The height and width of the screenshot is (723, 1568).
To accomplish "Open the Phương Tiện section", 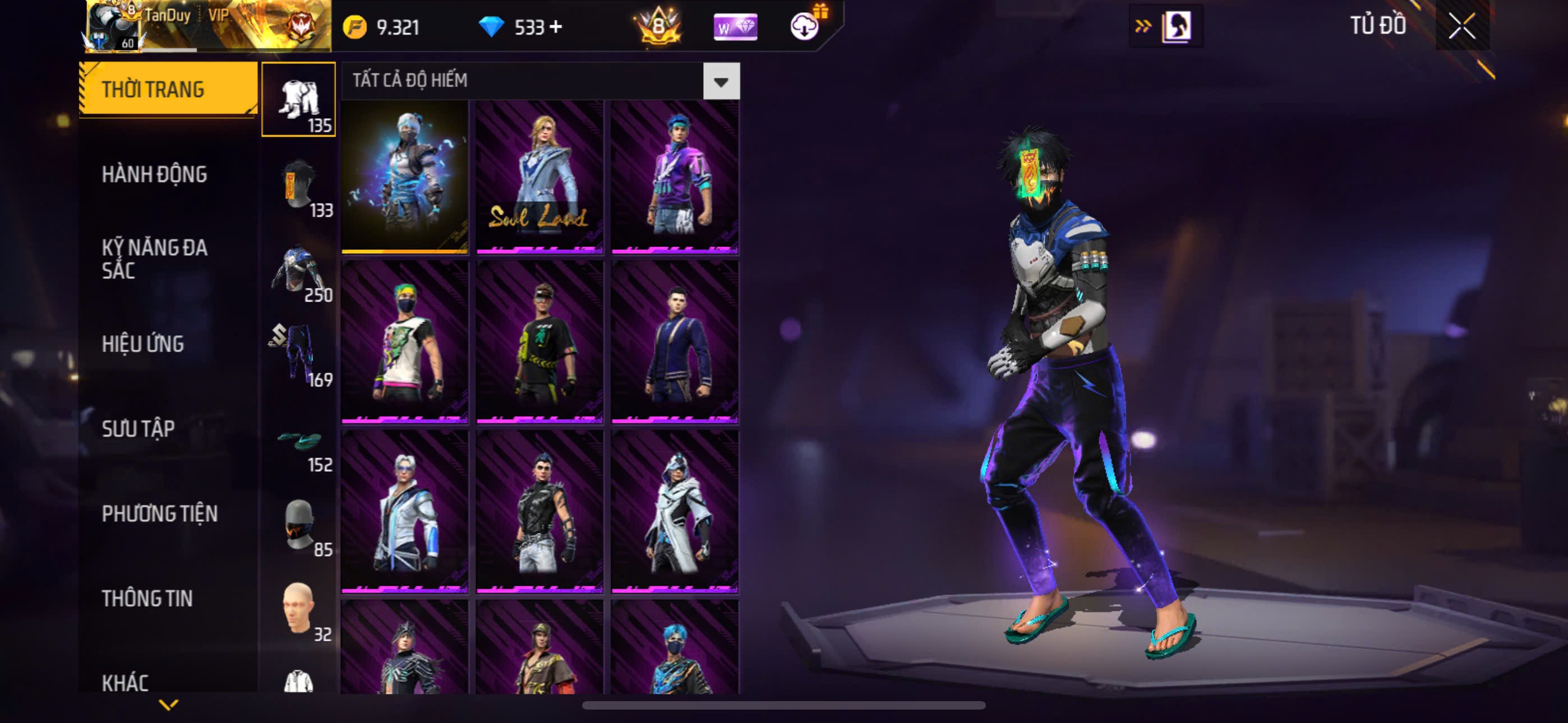I will (x=159, y=513).
